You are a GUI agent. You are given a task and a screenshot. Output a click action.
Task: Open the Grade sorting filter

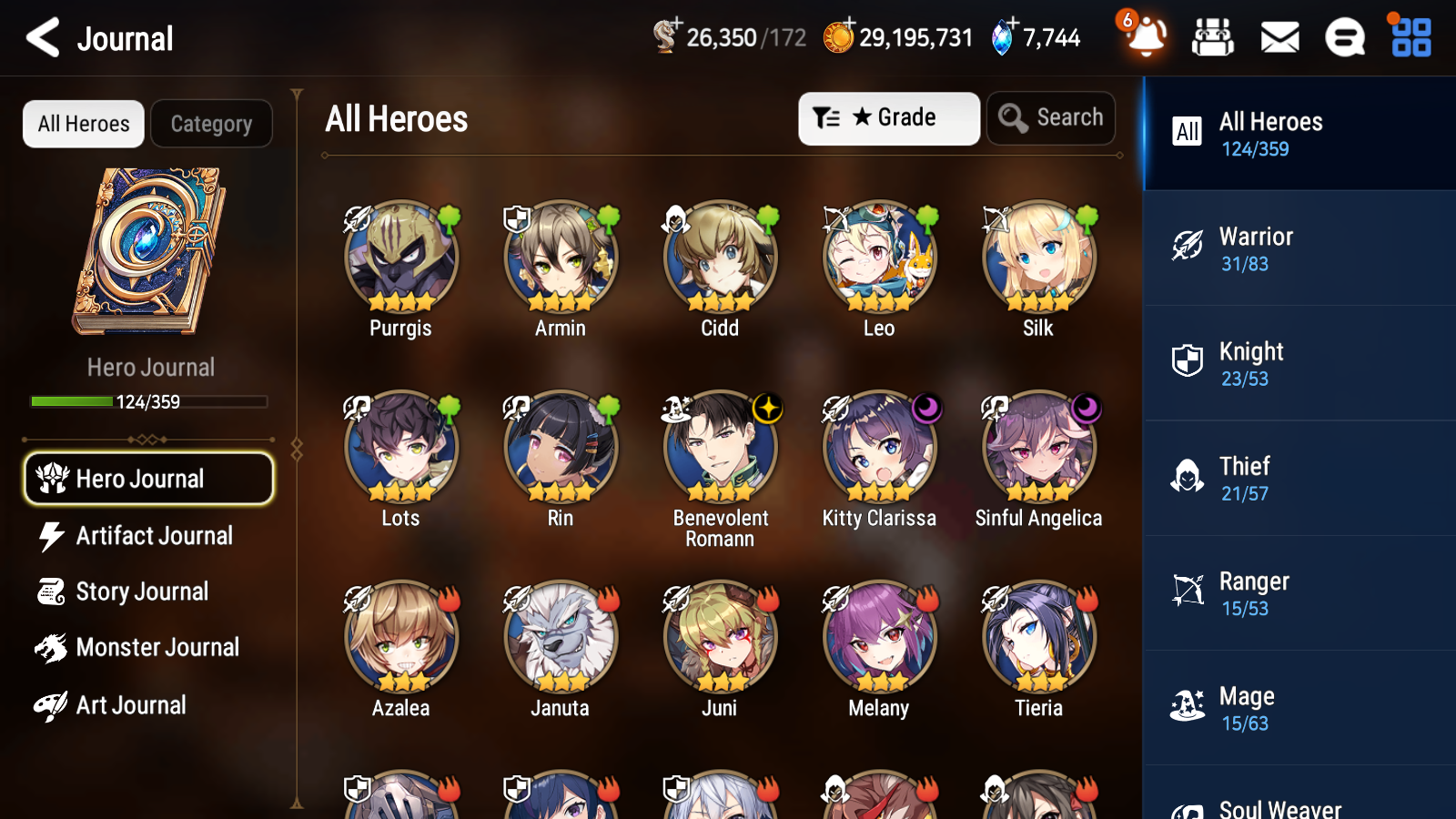tap(888, 117)
